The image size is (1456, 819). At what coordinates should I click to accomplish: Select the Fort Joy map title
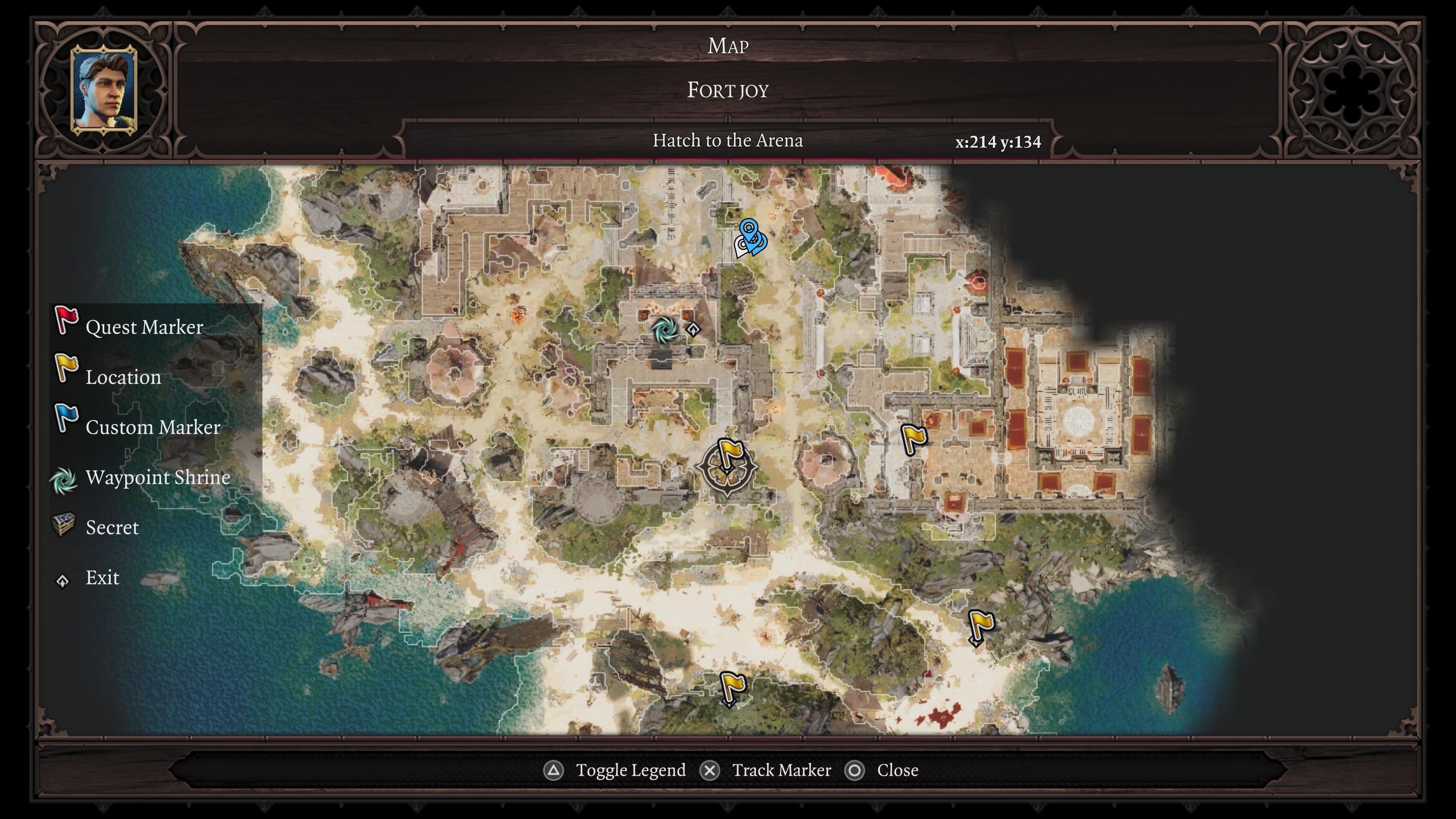[728, 90]
